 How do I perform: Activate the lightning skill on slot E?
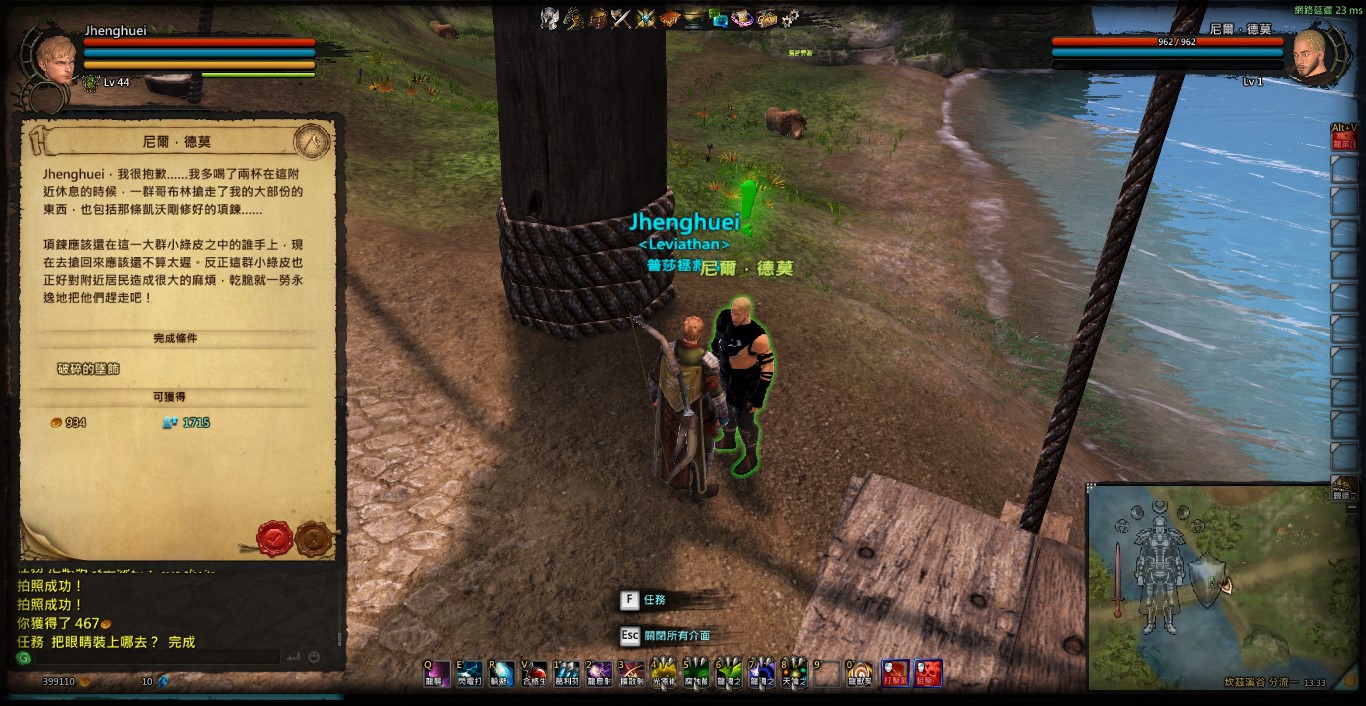468,673
